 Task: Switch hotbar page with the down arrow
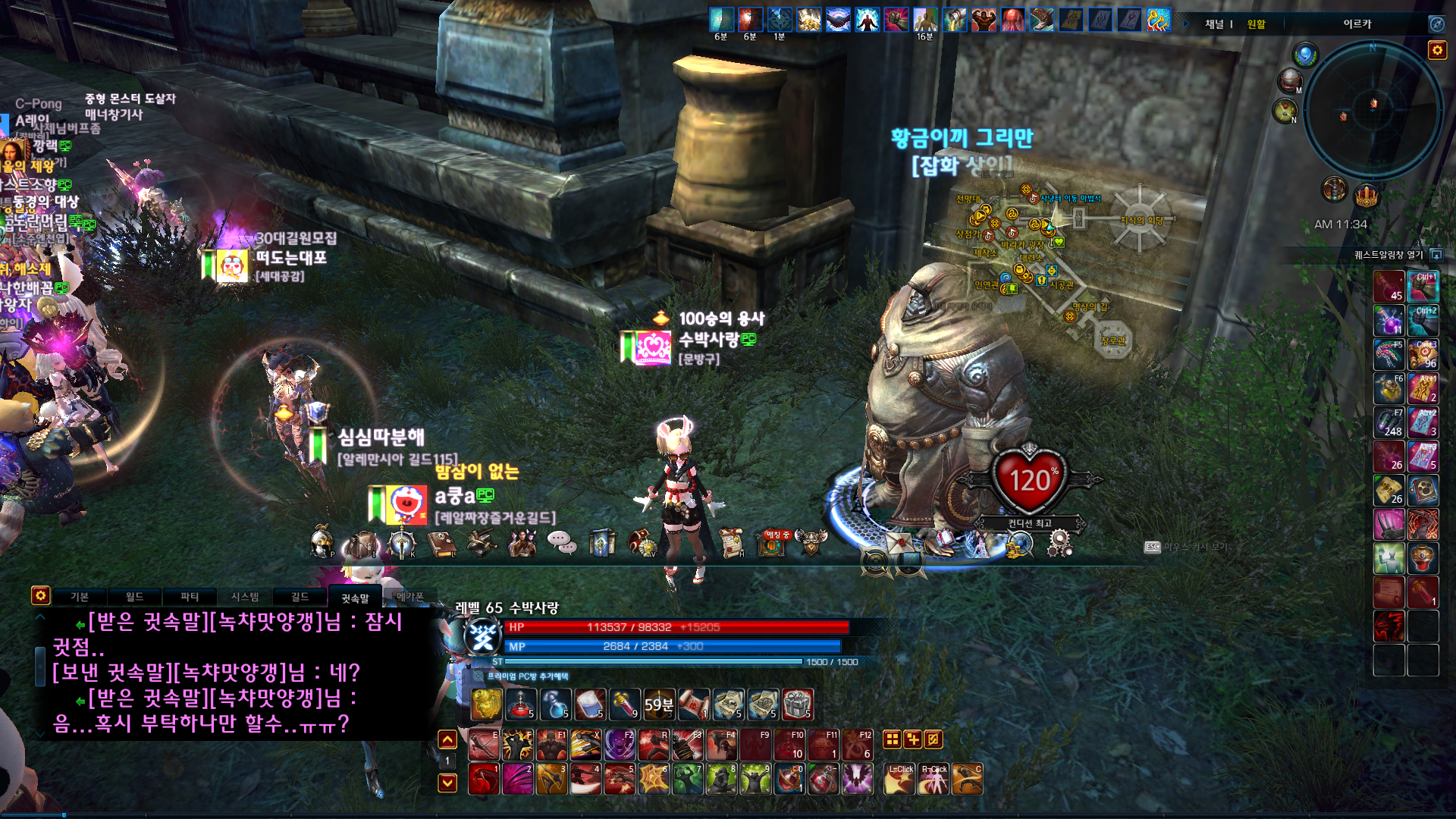pos(447,783)
